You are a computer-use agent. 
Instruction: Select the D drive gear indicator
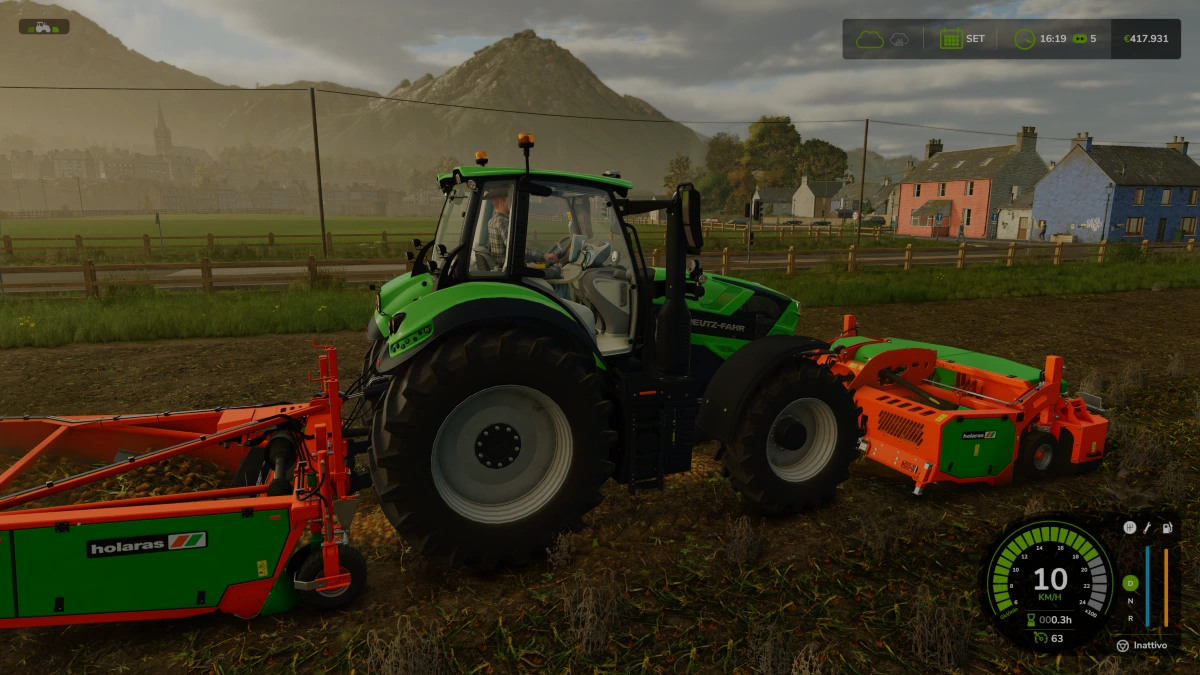(x=1130, y=583)
